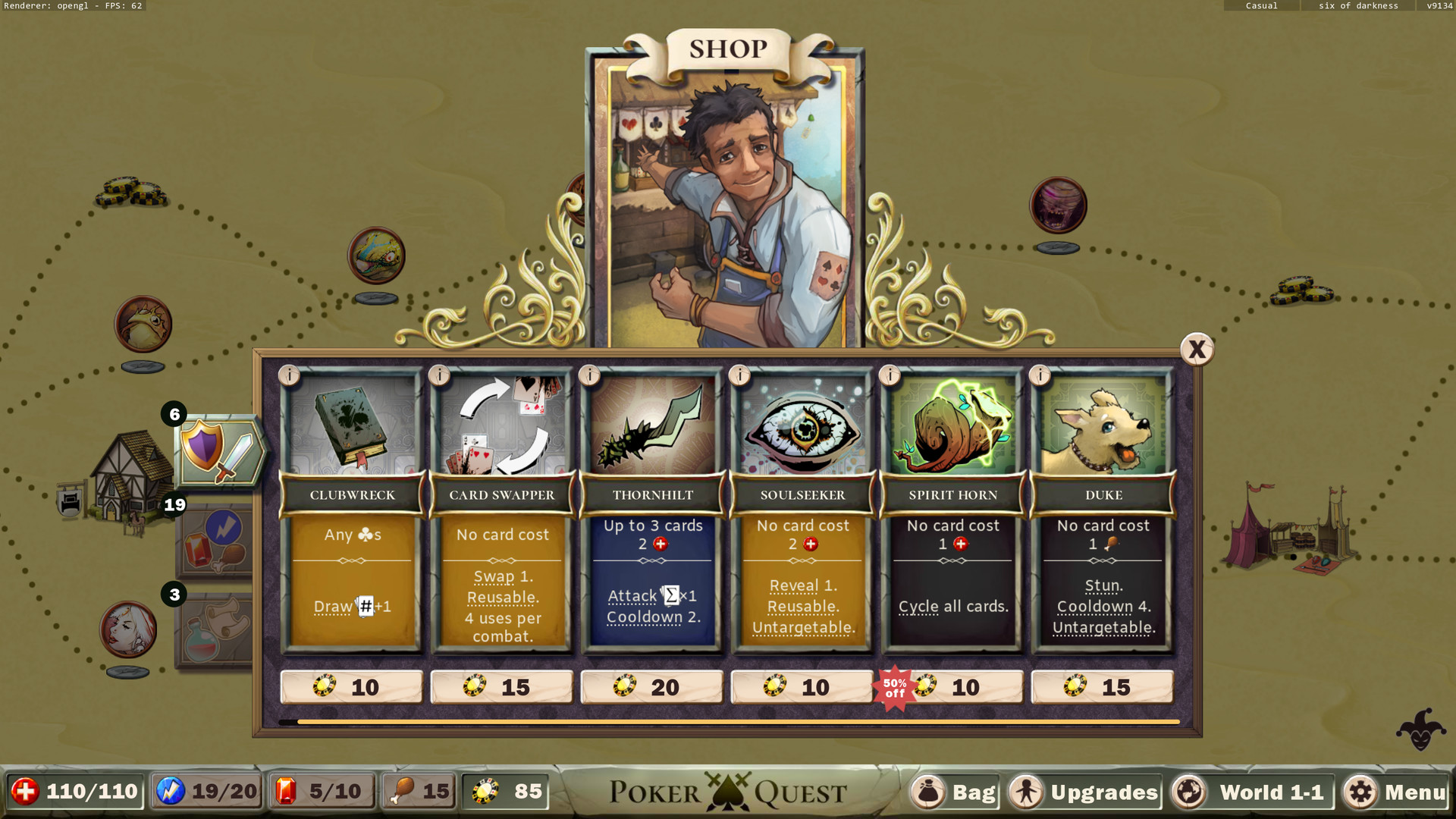The image size is (1456, 819).
Task: Show info for the Duke card
Action: coord(1040,375)
